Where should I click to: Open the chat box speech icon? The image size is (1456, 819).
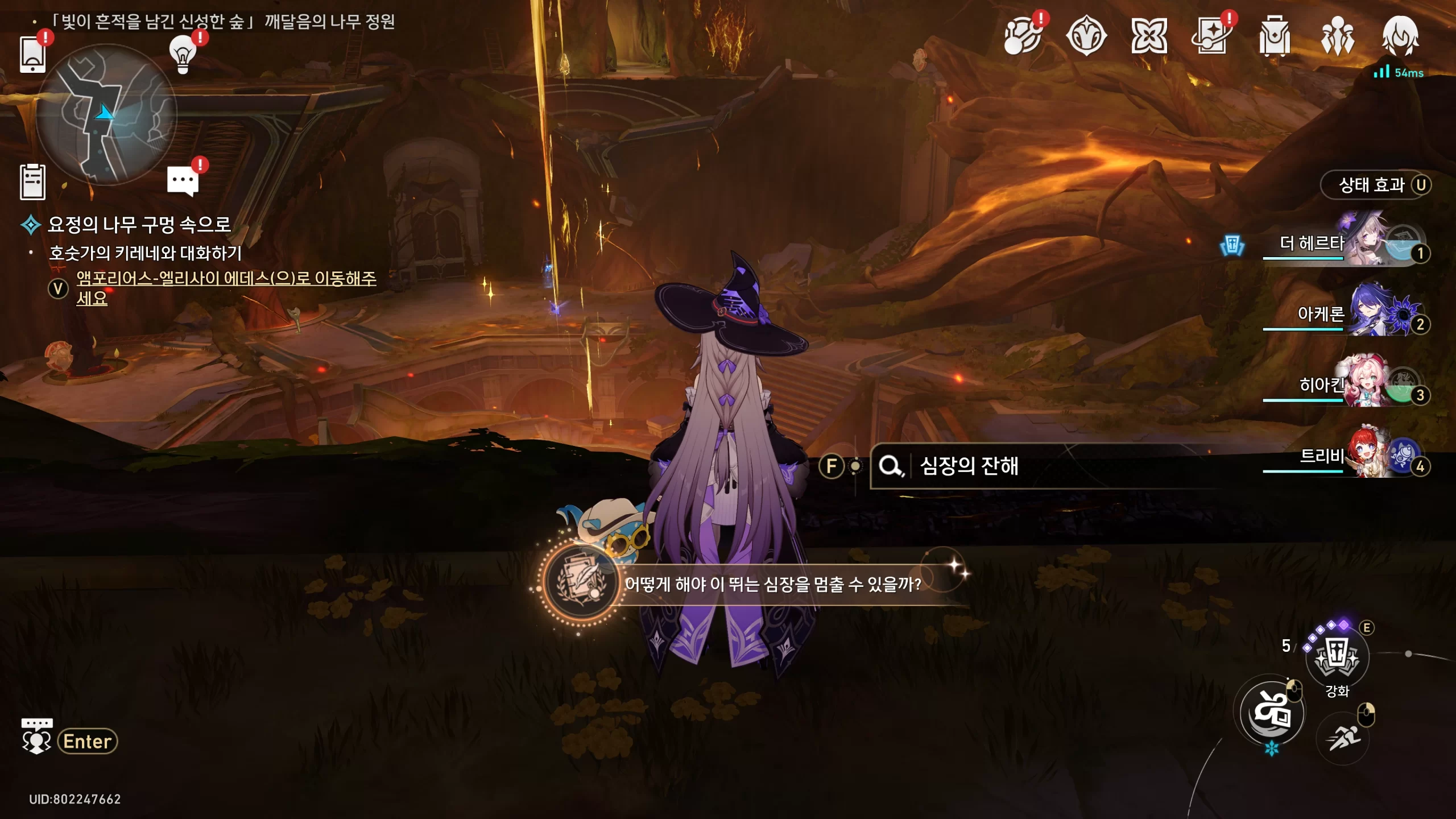pos(37,737)
